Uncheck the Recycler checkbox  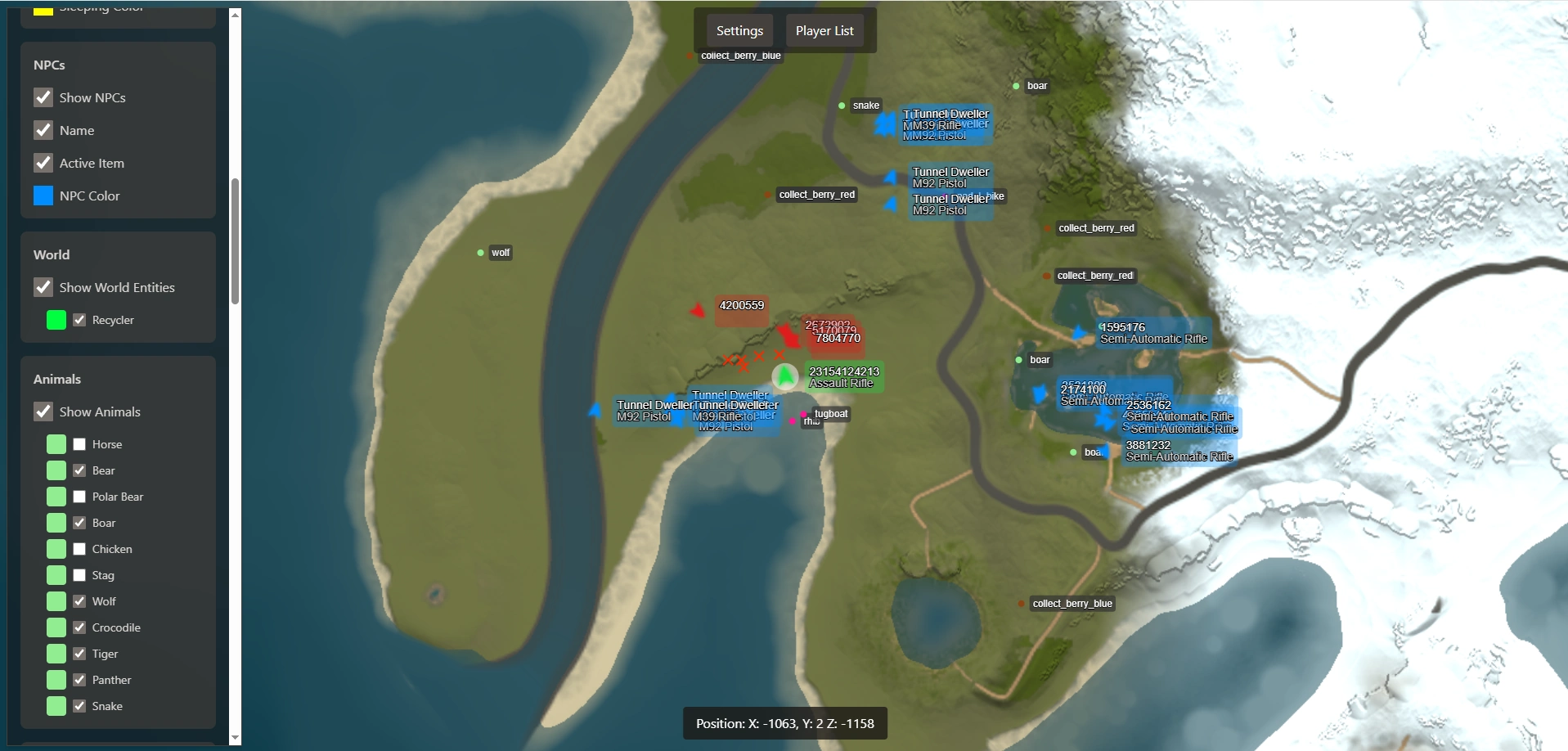coord(79,320)
